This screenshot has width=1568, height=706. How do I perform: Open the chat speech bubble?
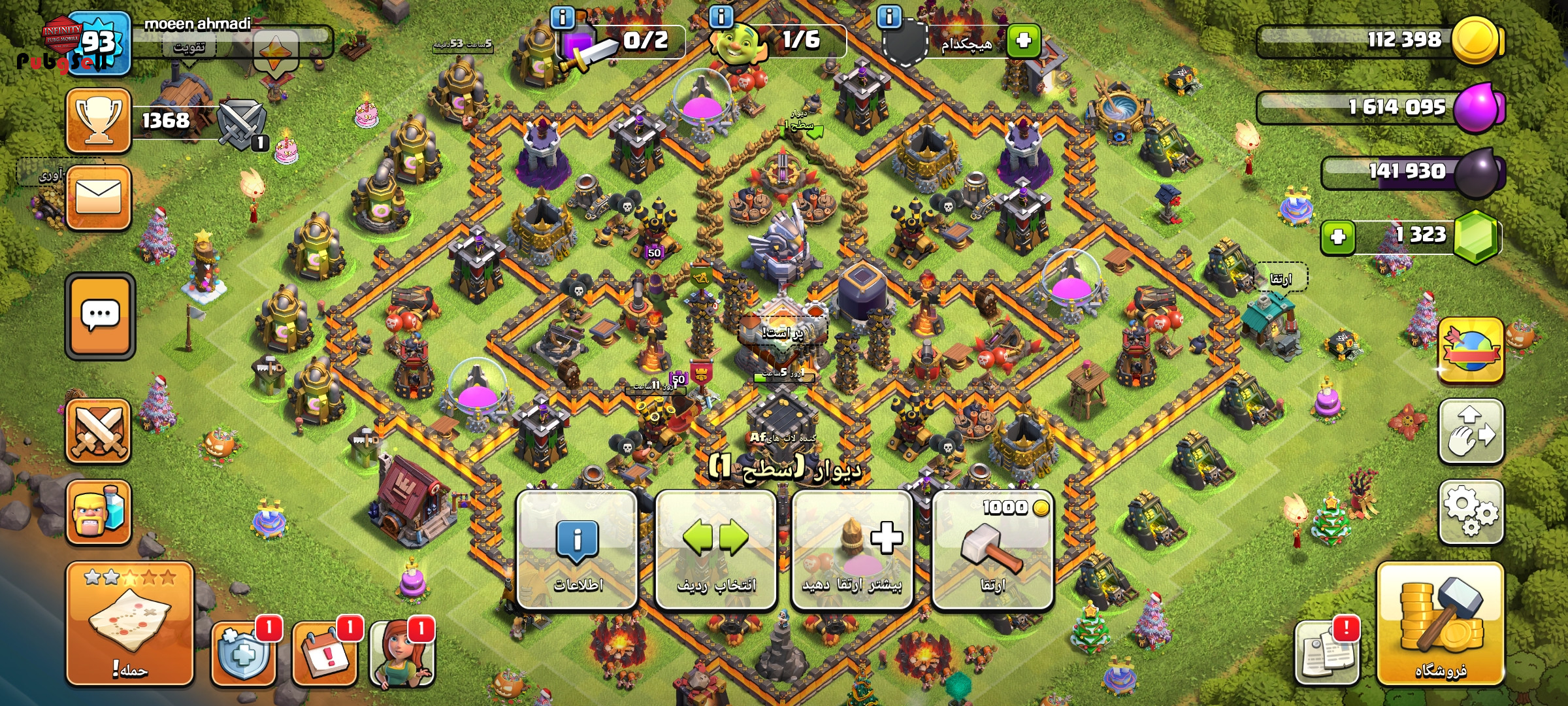click(x=100, y=316)
